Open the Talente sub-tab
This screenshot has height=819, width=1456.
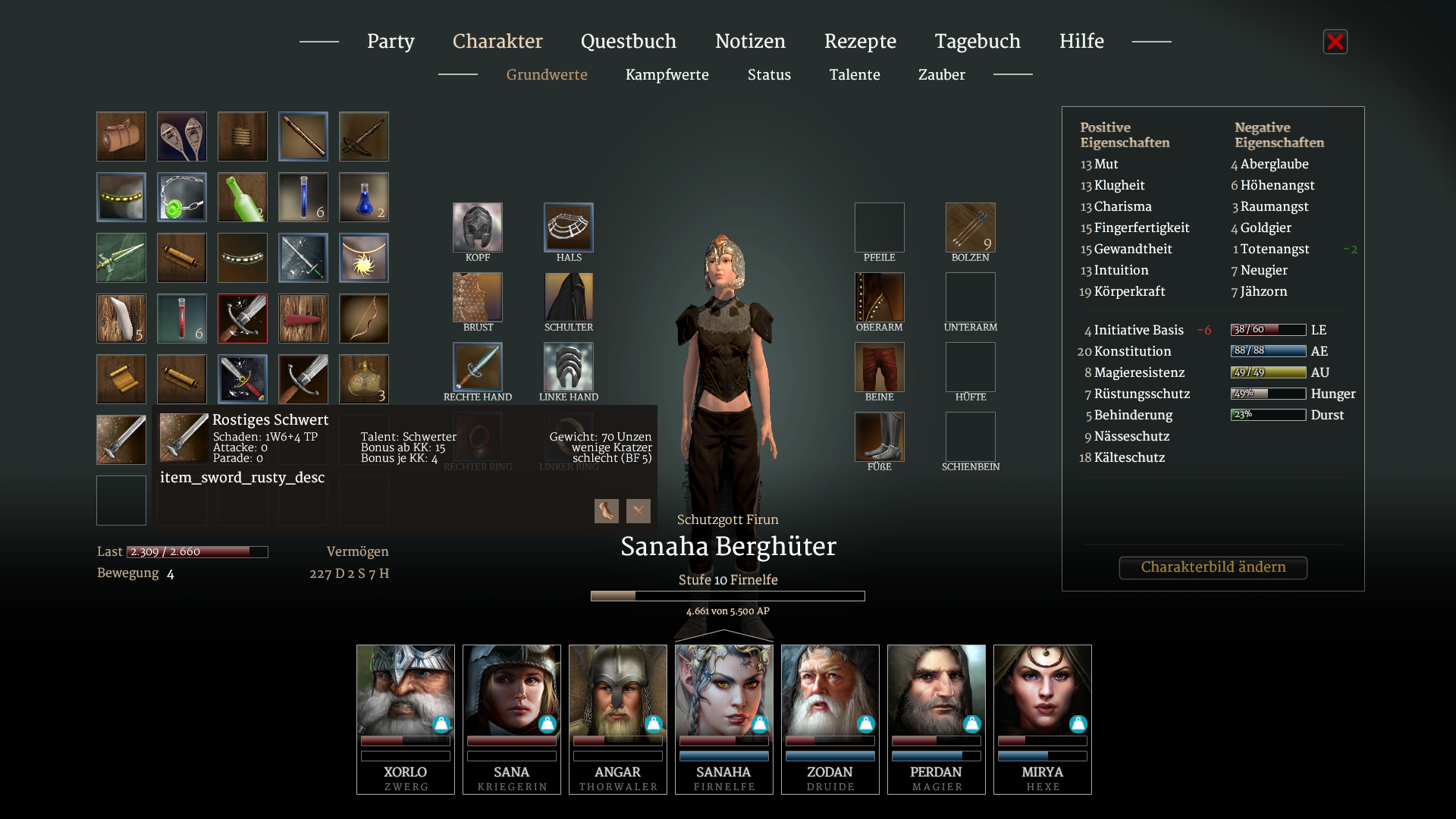pos(855,75)
